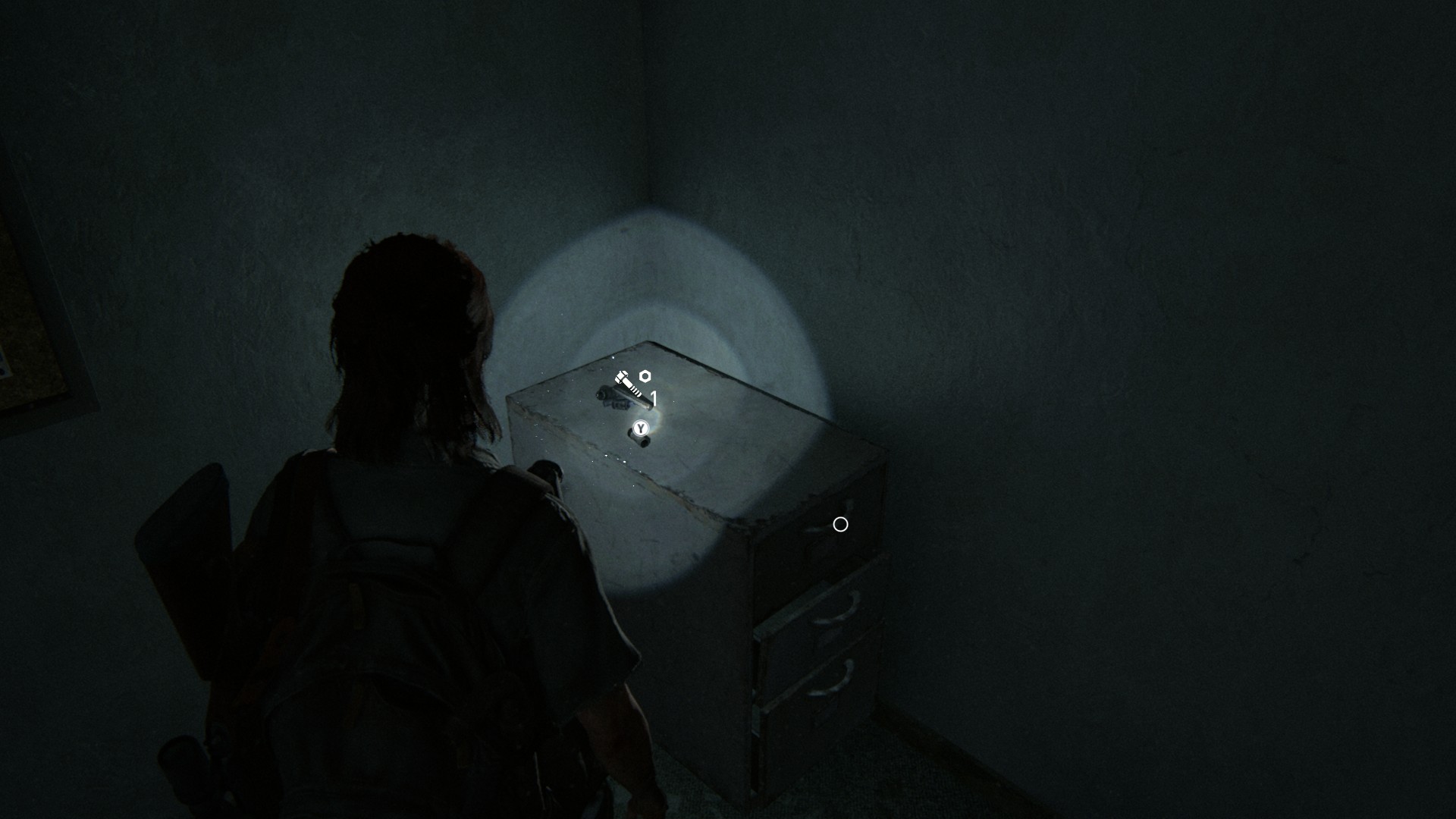
Task: Click the circle interaction marker on the drawer
Action: [840, 525]
